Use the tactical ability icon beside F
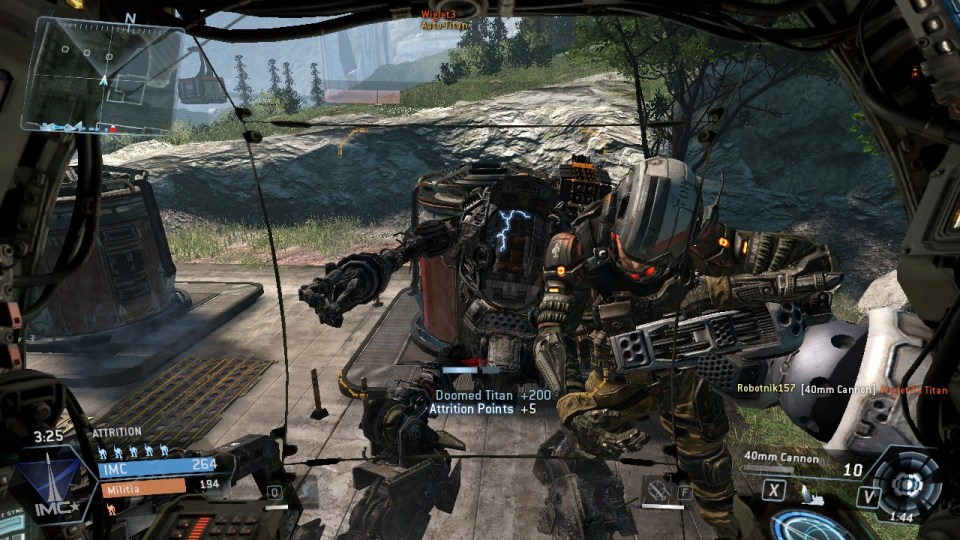 pyautogui.click(x=659, y=490)
